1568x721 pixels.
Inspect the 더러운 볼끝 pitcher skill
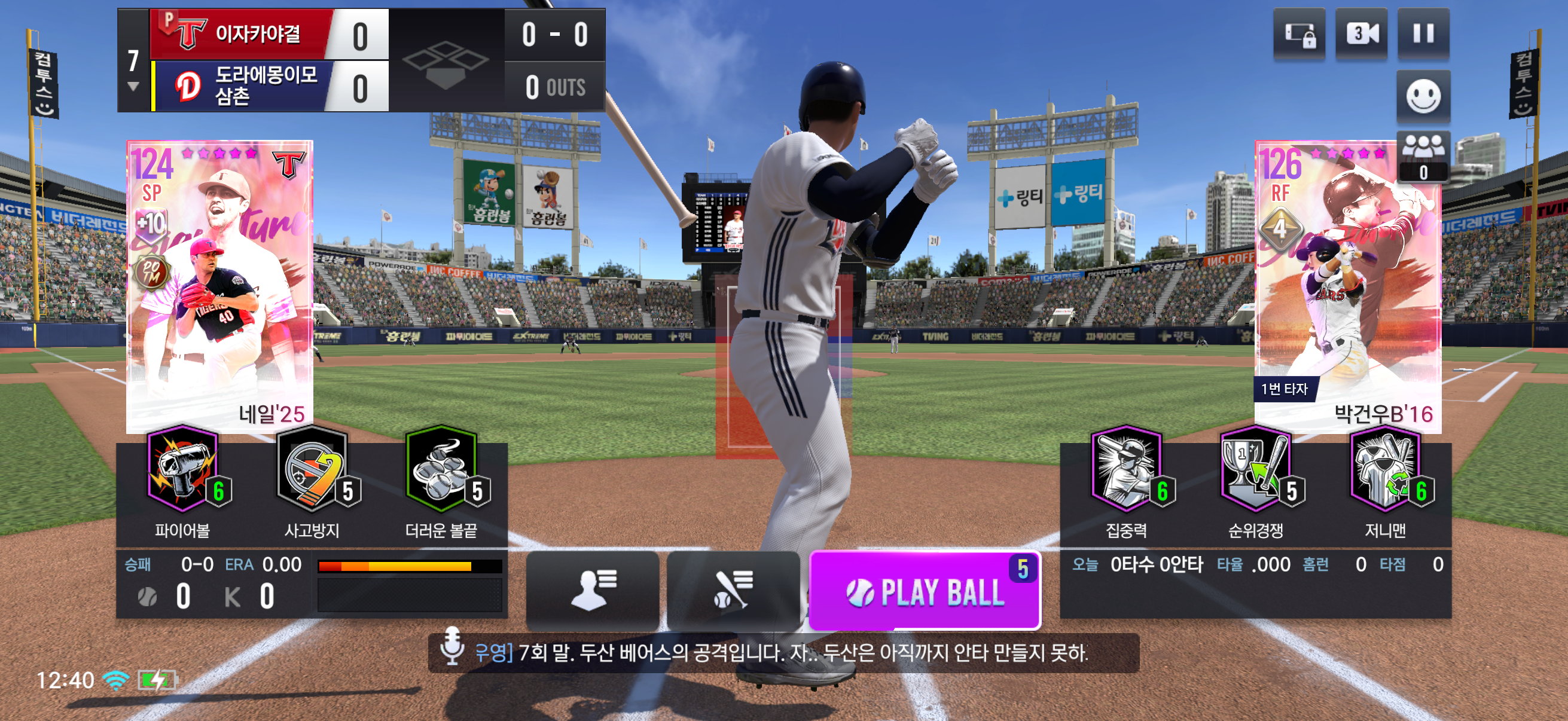click(441, 471)
